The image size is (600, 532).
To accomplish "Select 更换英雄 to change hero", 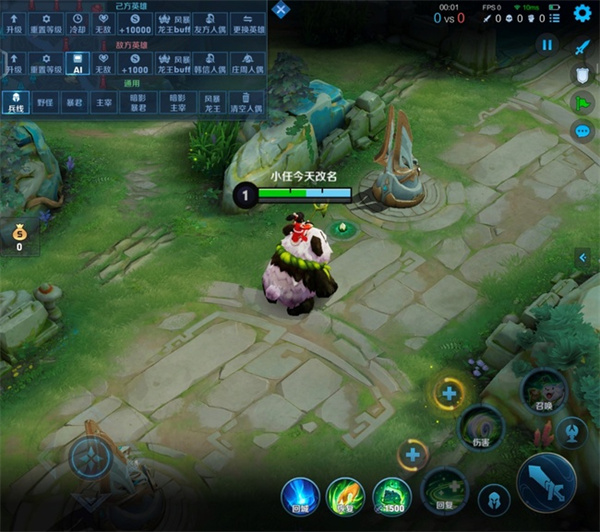I will [247, 23].
